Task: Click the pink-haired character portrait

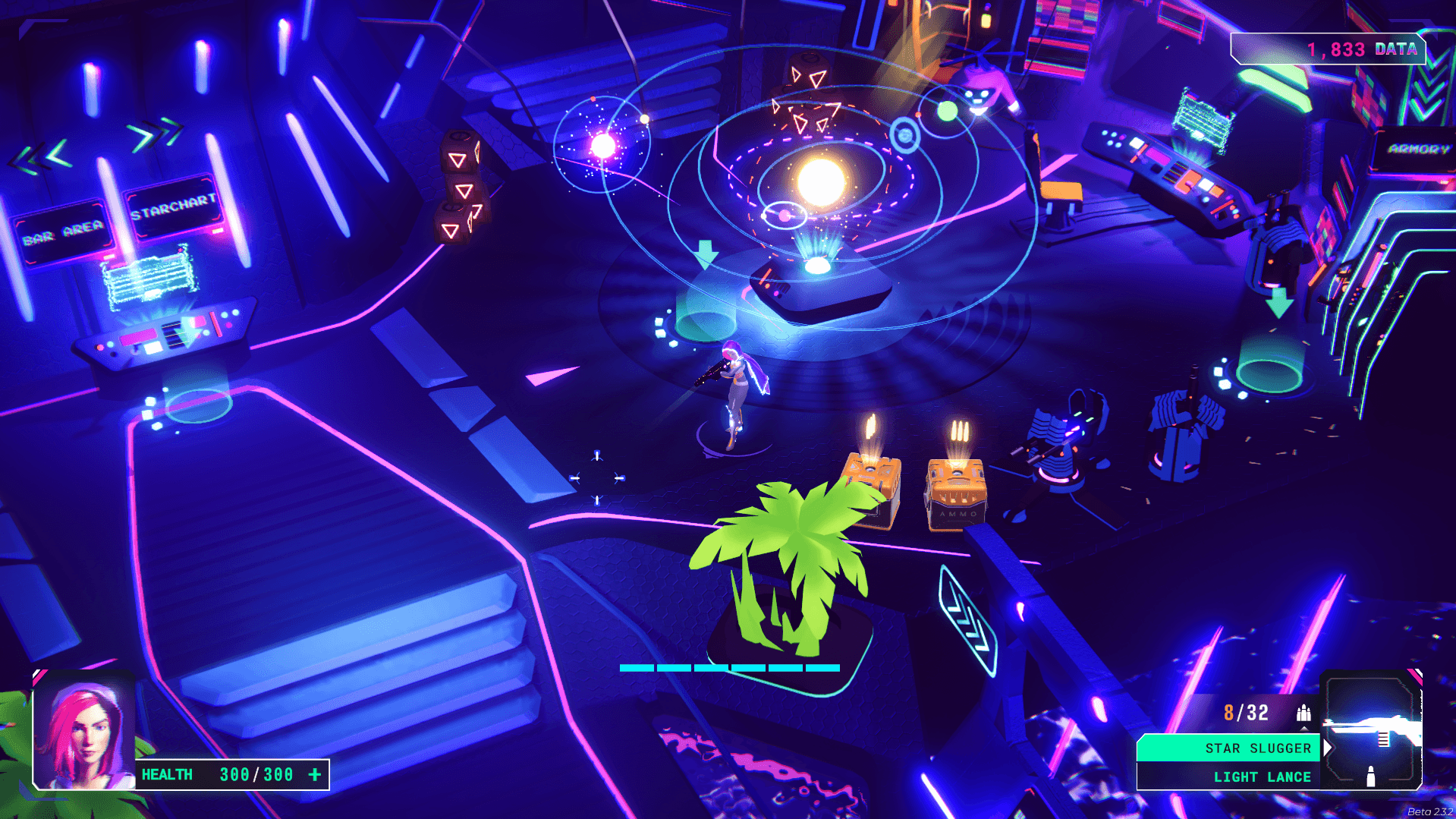Action: point(84,731)
